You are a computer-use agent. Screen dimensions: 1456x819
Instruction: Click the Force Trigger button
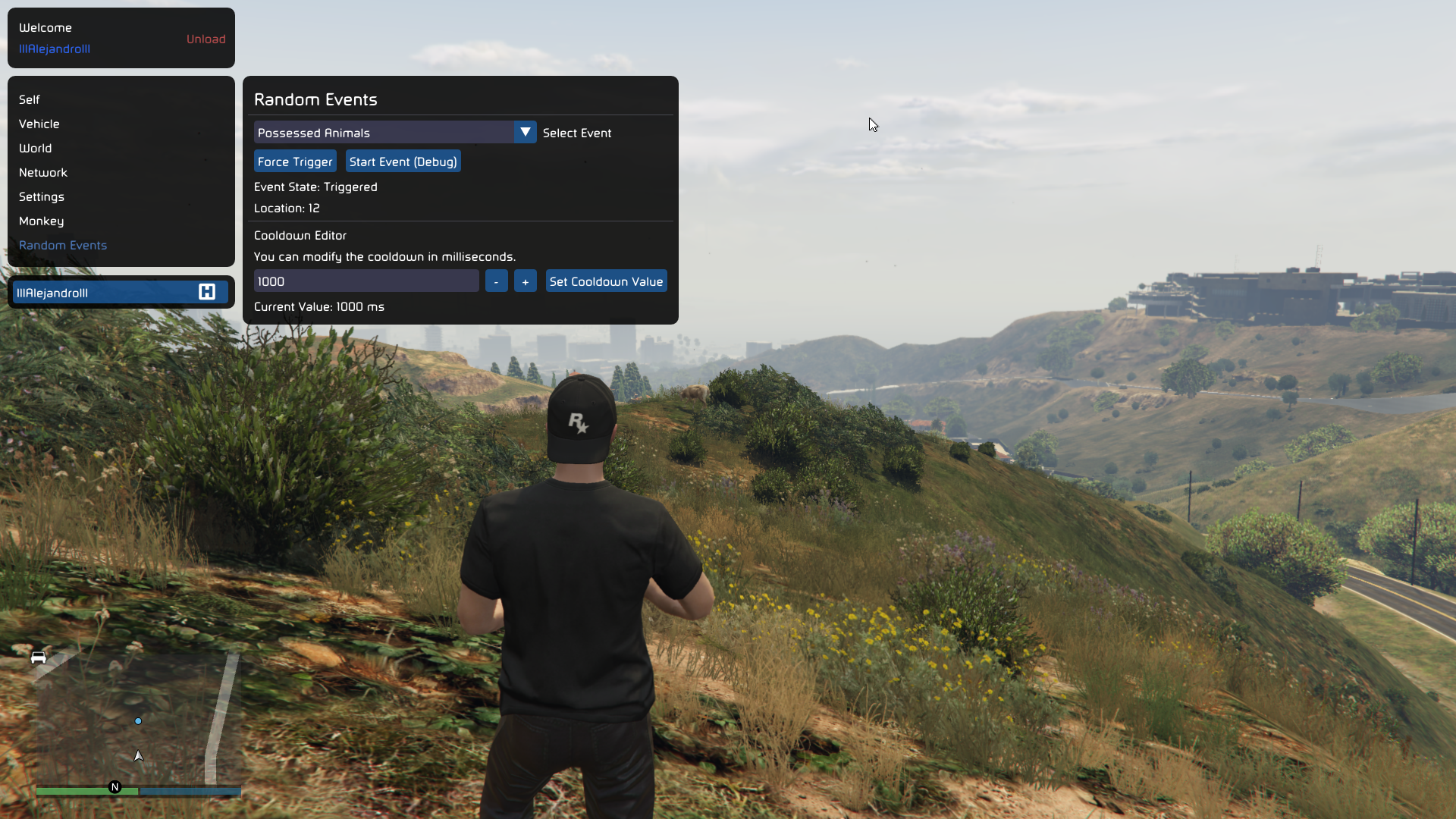(295, 162)
